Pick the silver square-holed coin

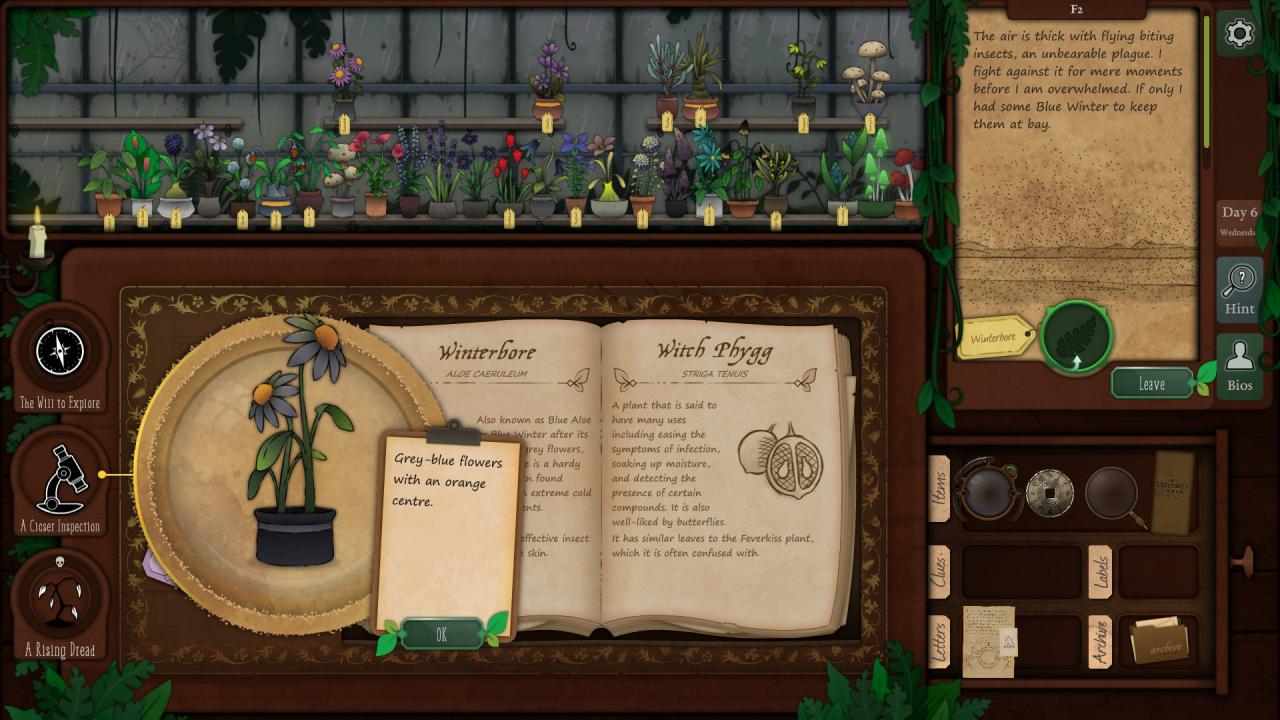point(1050,491)
